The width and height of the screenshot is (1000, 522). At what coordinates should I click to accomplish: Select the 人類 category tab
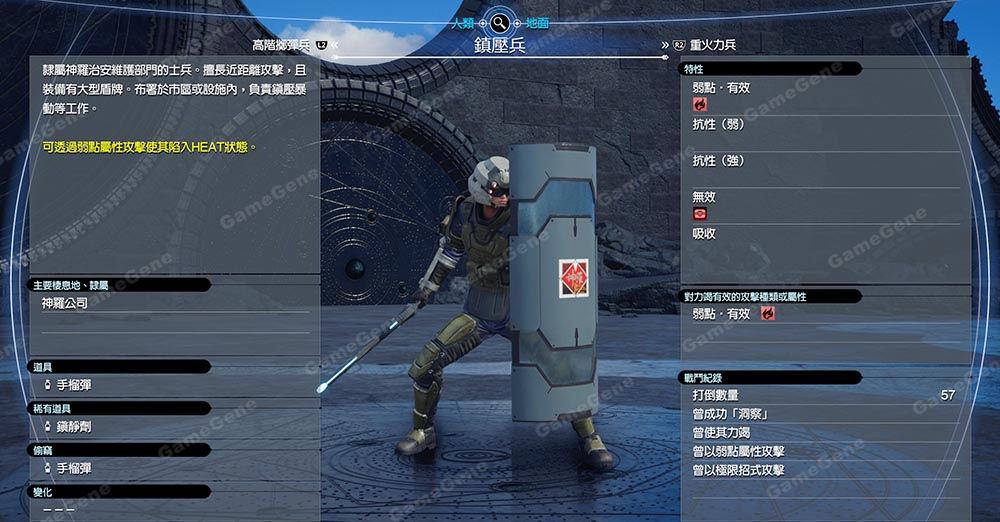click(461, 22)
